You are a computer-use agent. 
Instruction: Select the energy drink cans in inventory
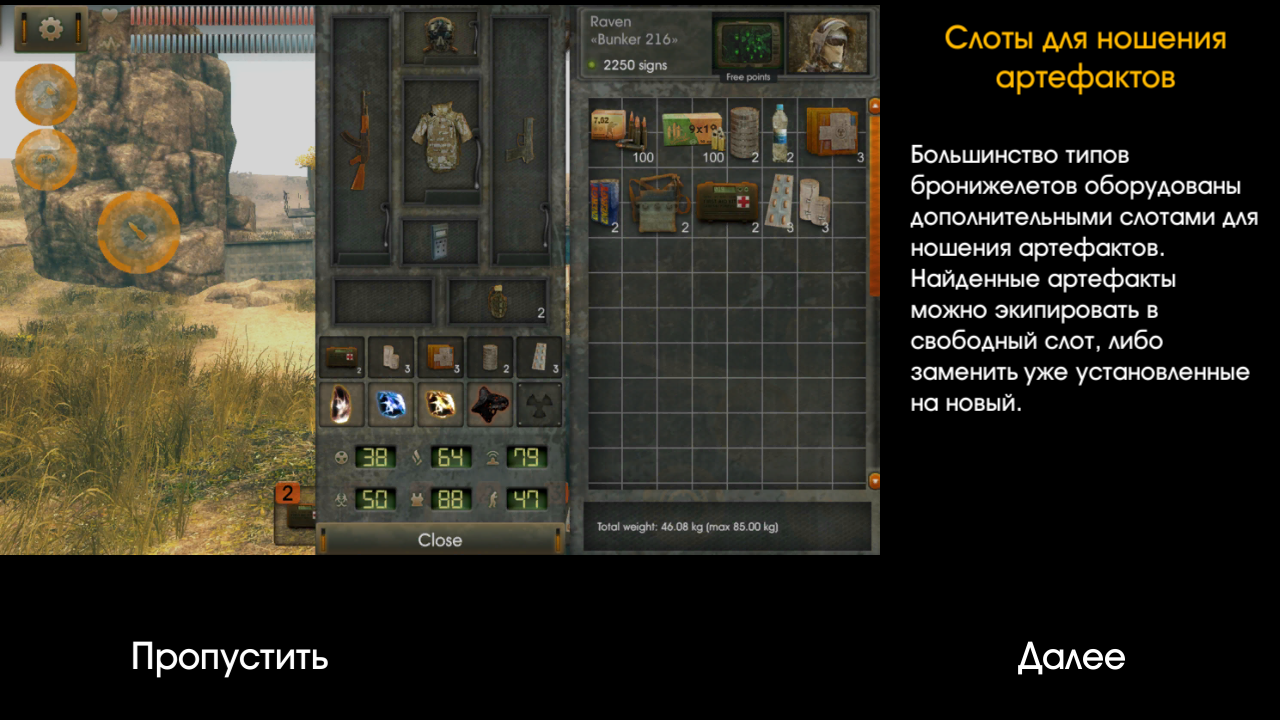coord(605,203)
